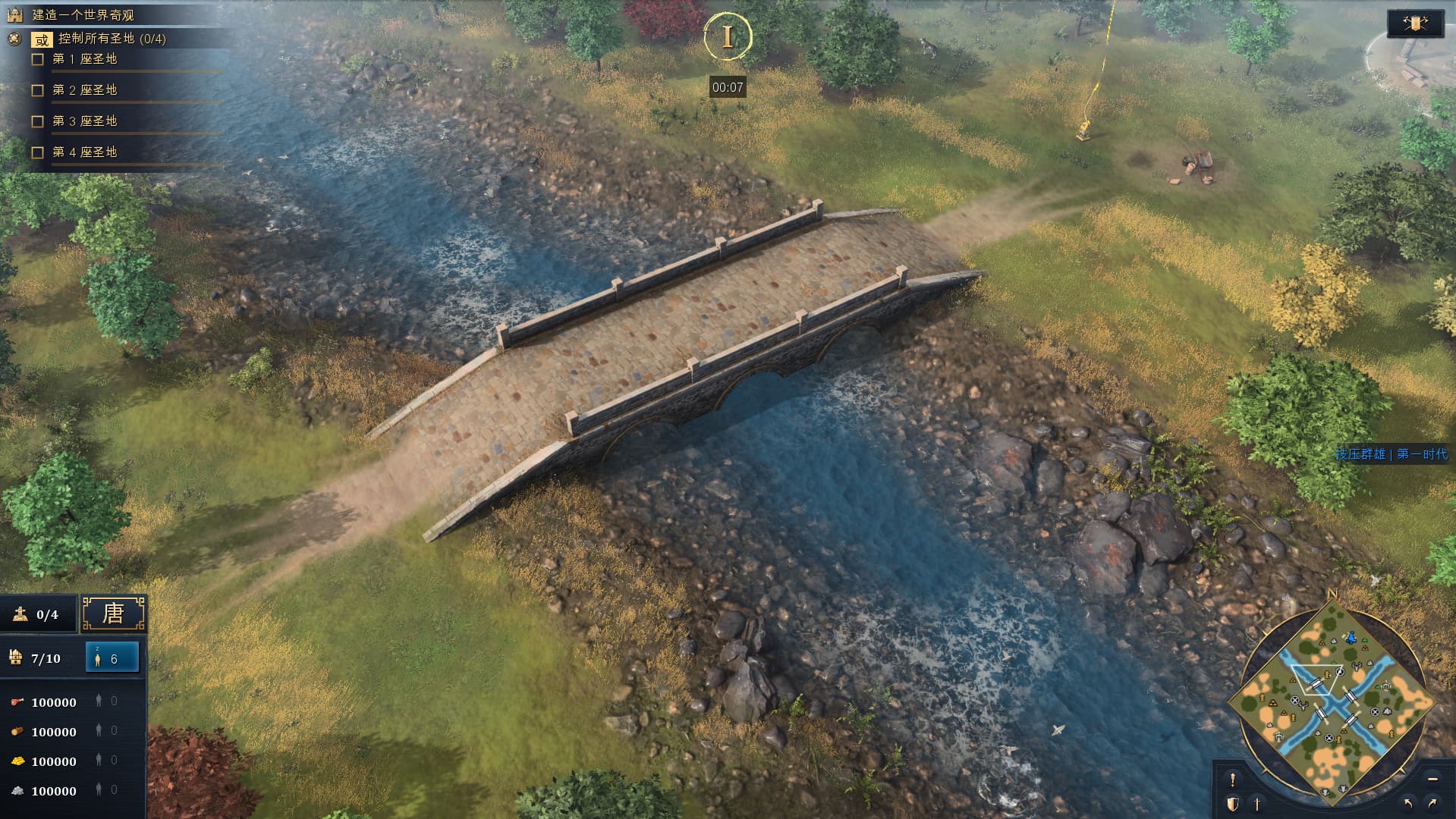Collapse the minimap with the minus button
Screen dimensions: 1456x819
[x=1432, y=779]
